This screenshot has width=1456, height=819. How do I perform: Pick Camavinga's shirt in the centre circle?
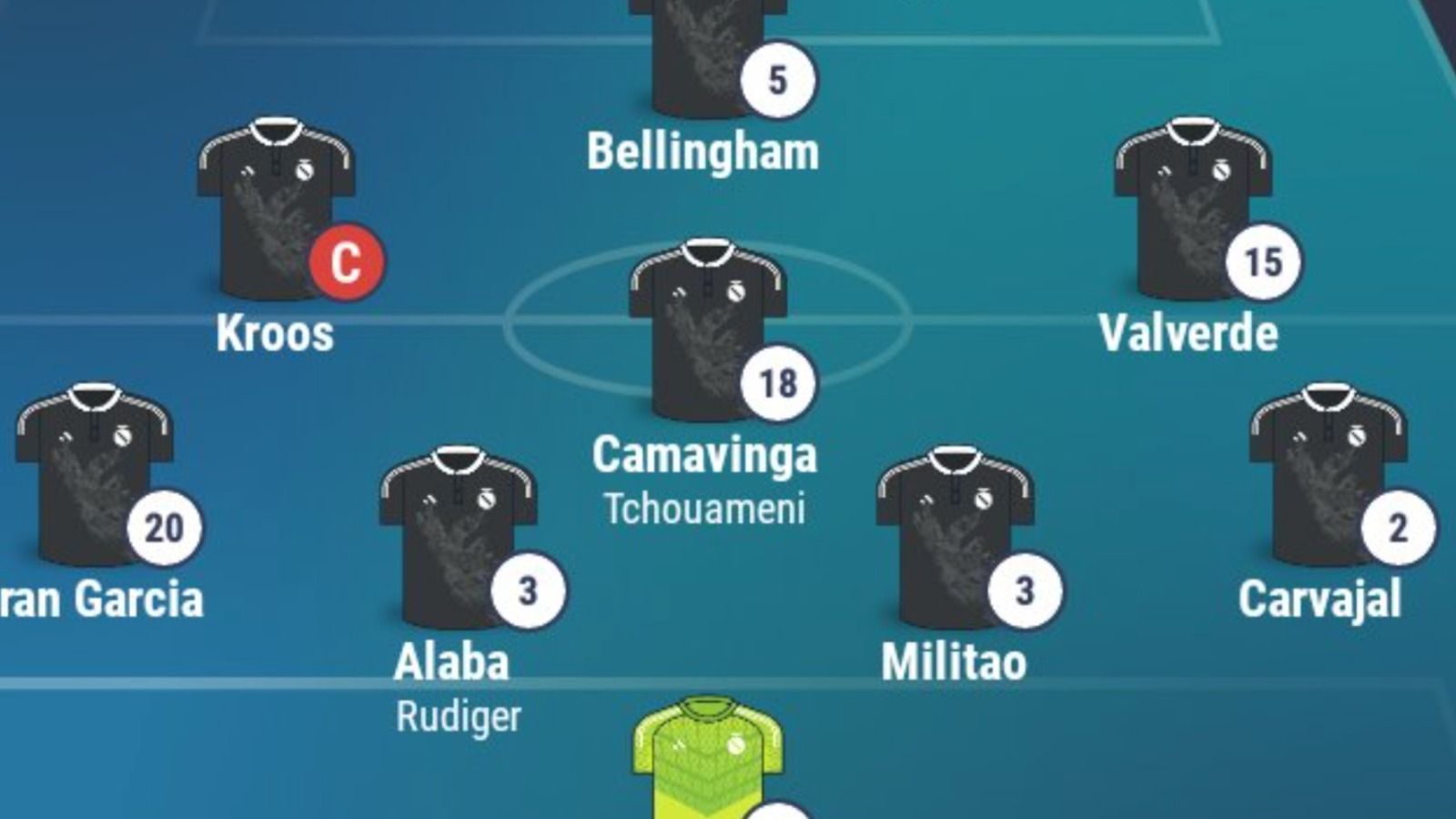(707, 329)
